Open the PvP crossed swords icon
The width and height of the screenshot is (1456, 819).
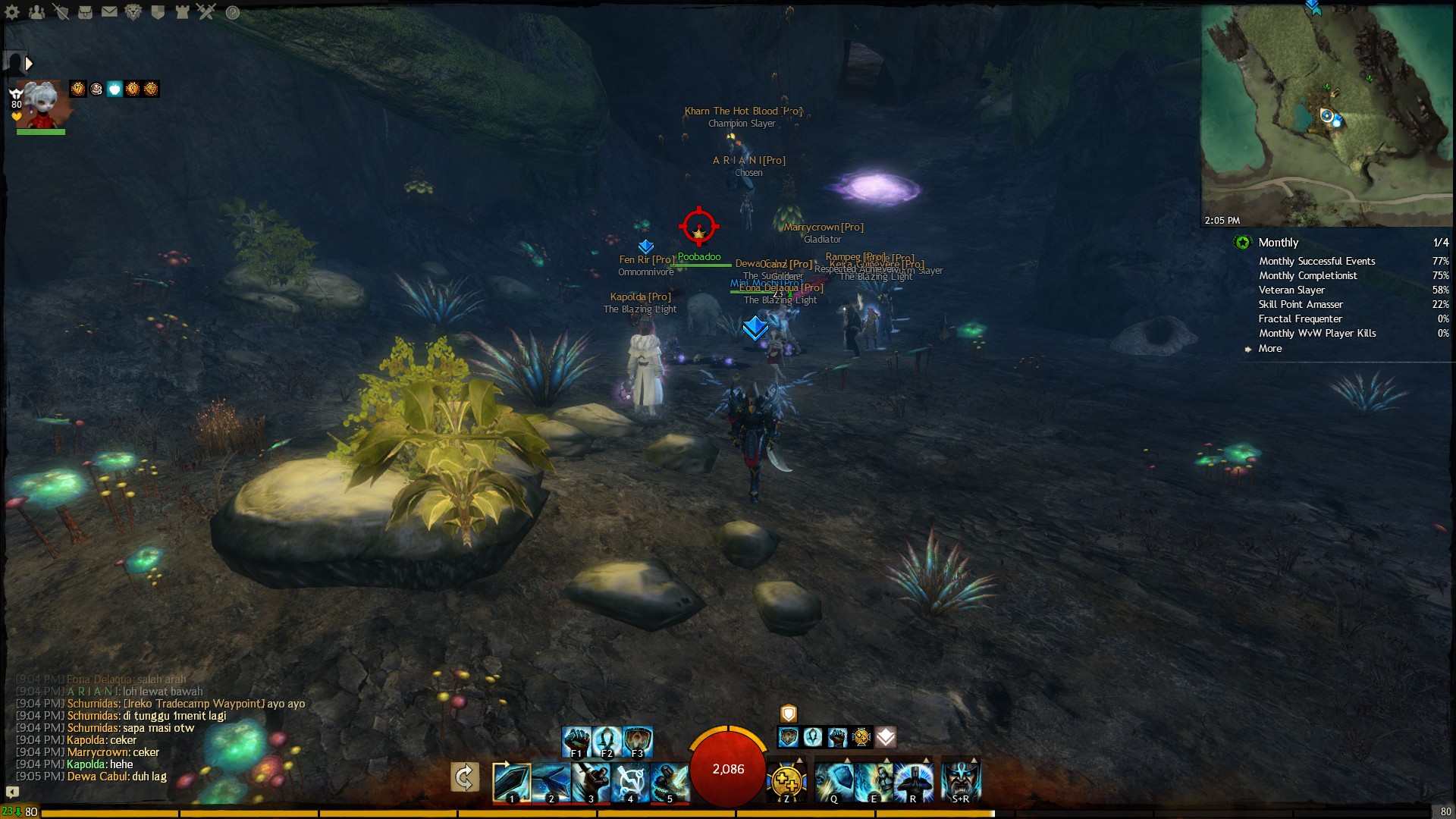[x=206, y=12]
